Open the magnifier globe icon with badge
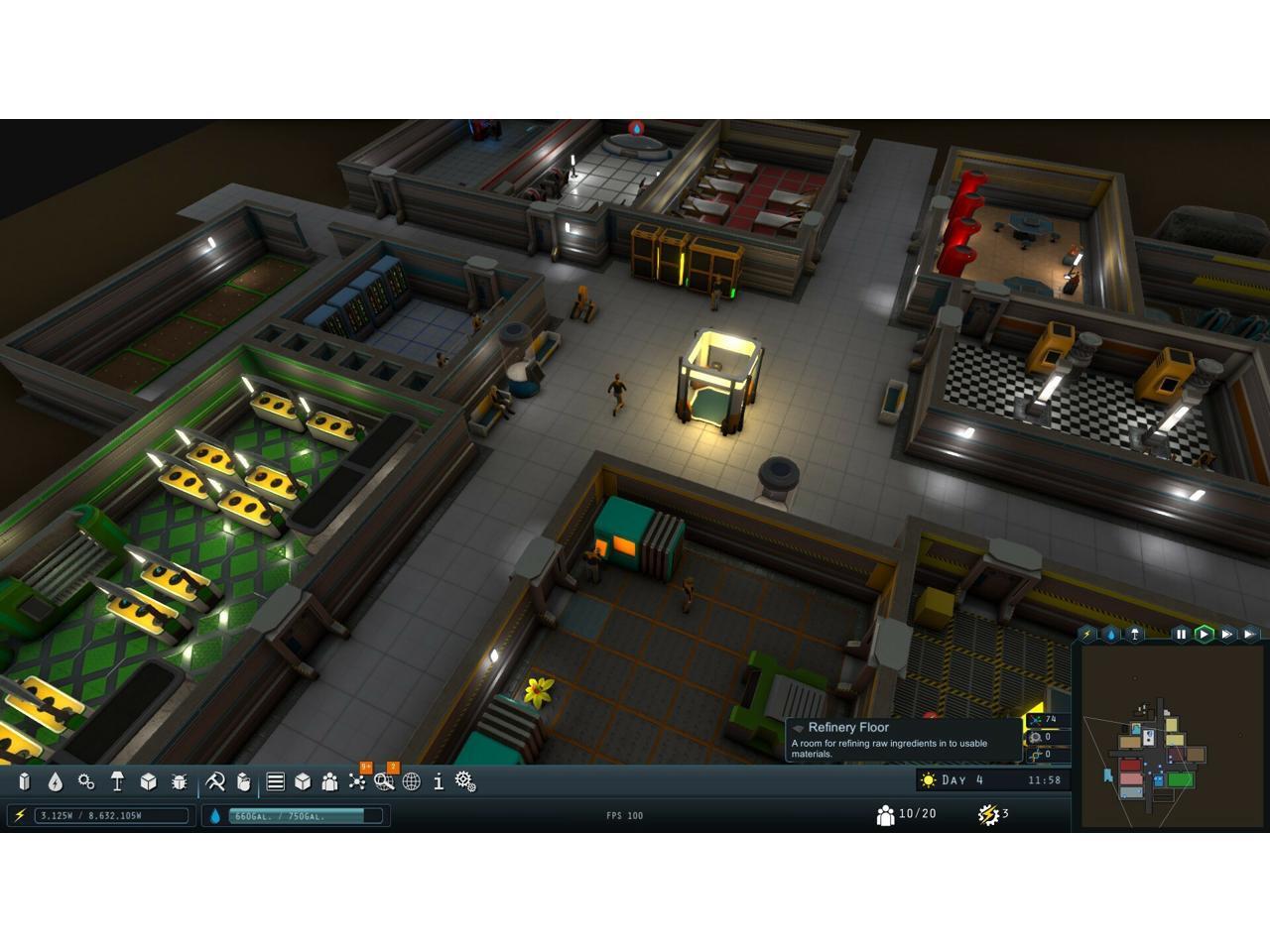This screenshot has width=1270, height=952. pos(384,782)
